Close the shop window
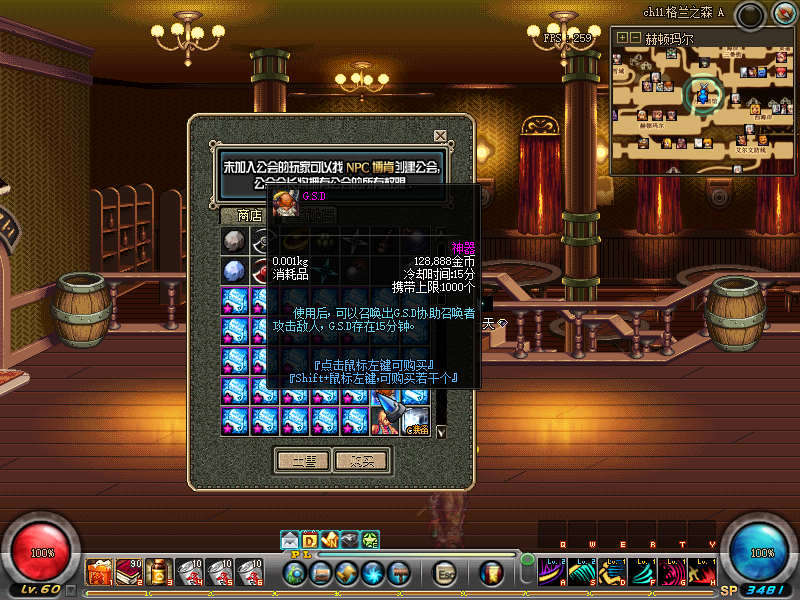The image size is (800, 600). point(440,135)
